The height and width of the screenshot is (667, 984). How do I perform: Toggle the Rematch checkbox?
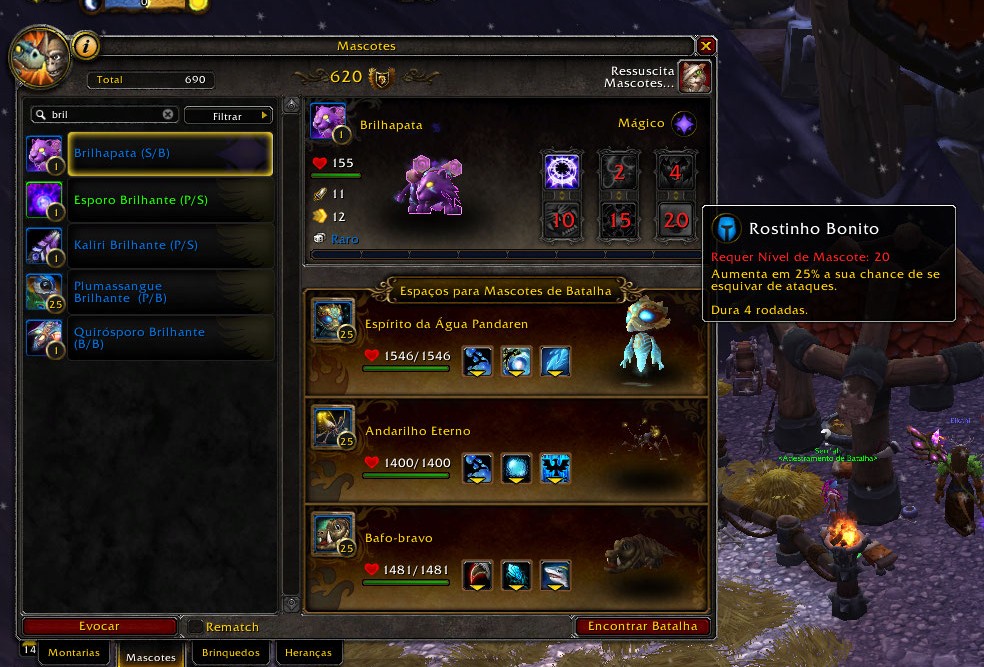[x=195, y=627]
